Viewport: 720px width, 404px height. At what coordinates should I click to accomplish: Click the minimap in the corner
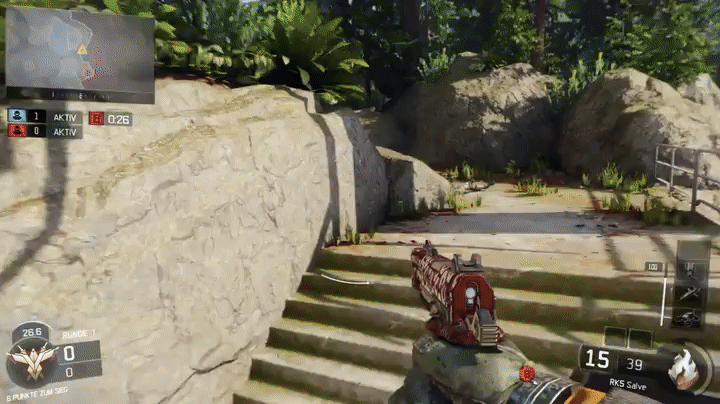(80, 54)
